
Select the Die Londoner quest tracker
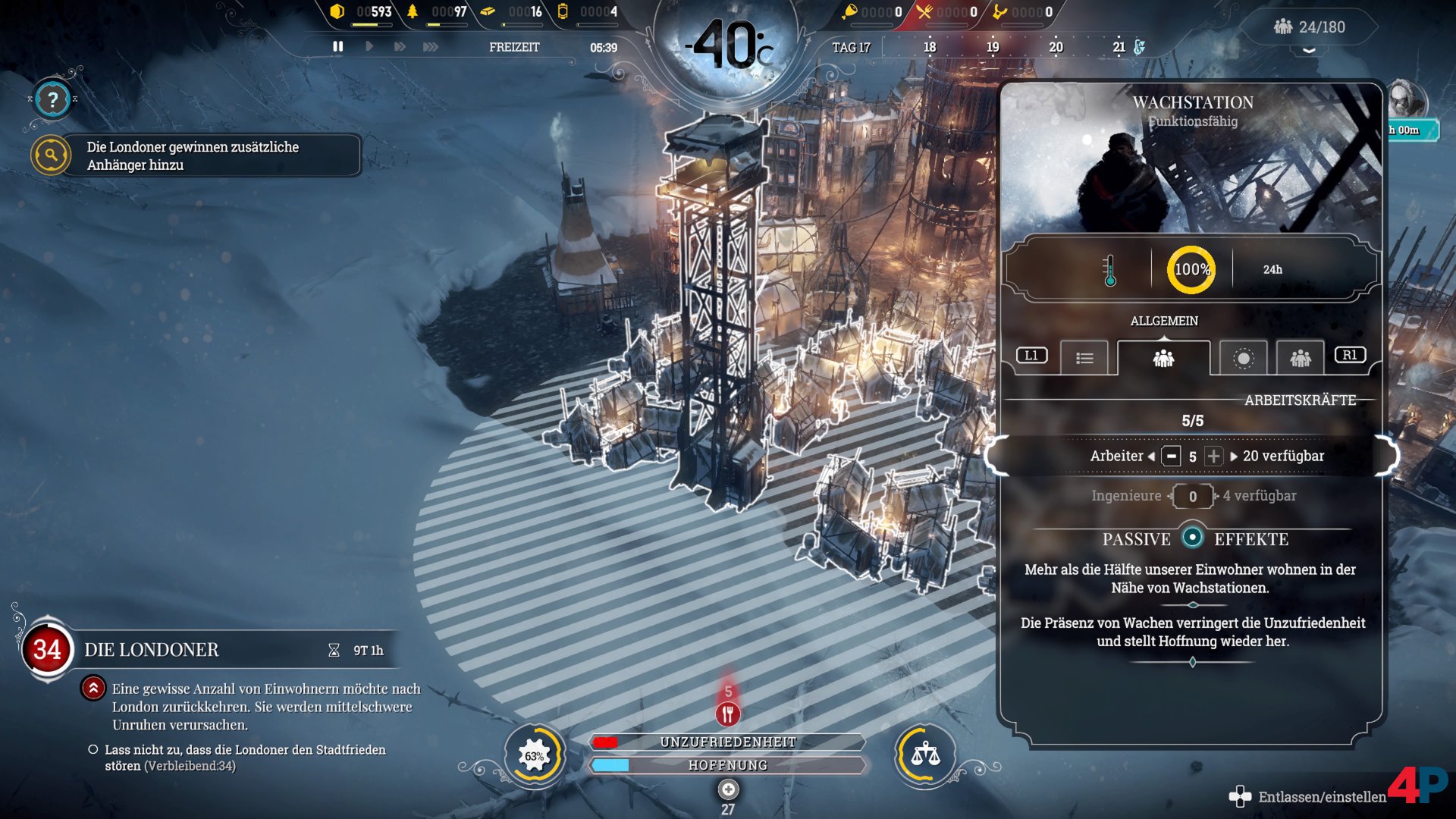152,650
